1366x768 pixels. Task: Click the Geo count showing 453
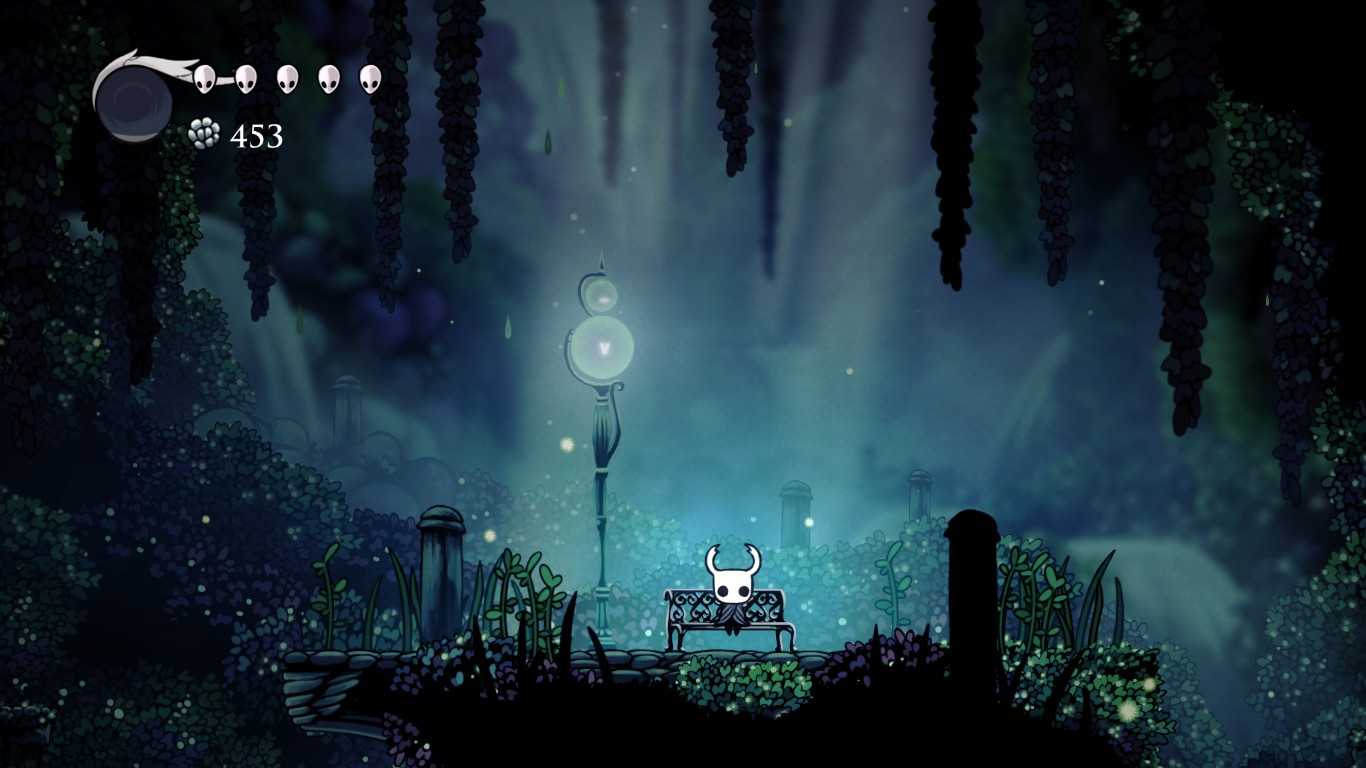pos(258,135)
